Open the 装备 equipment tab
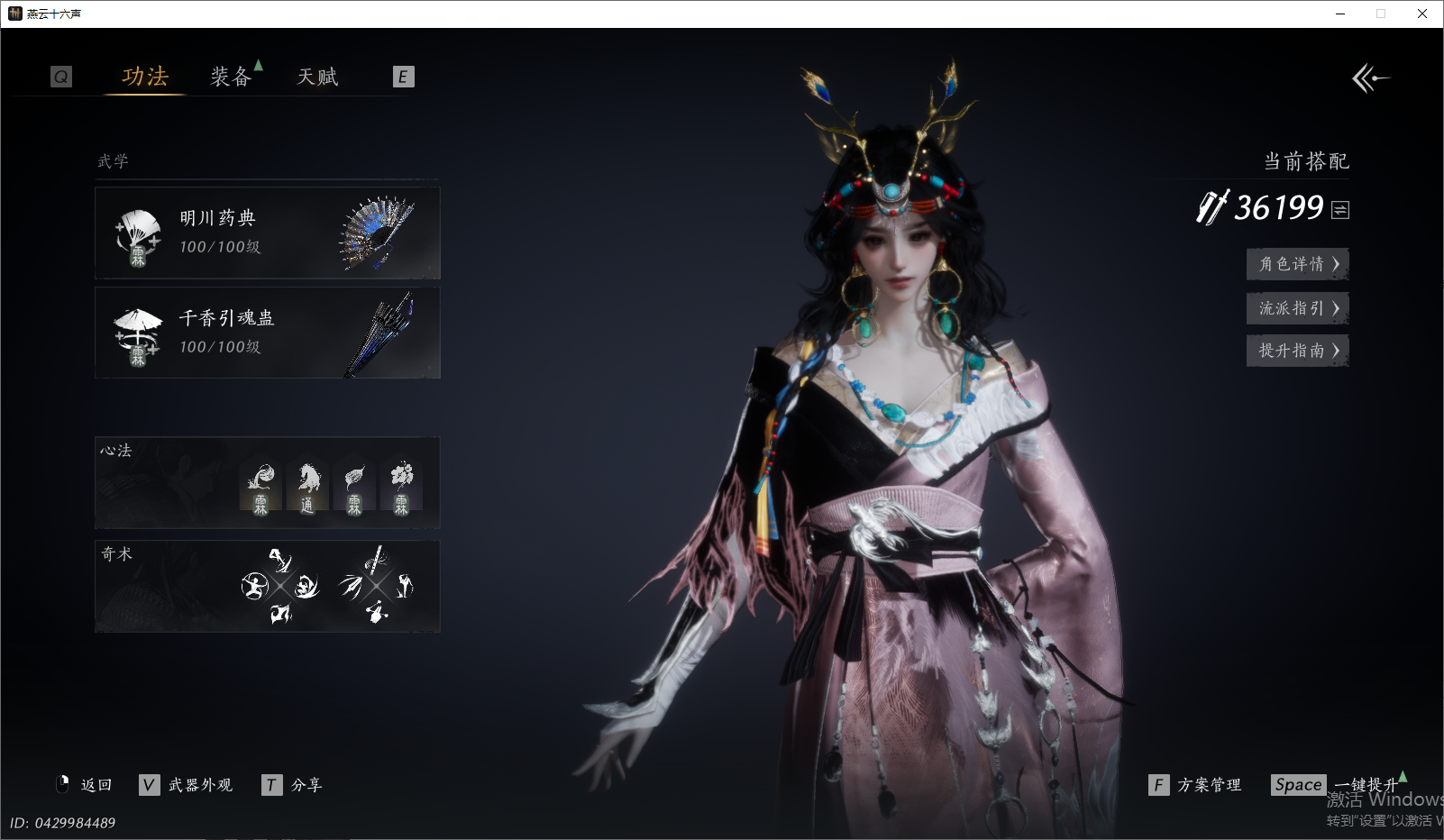Image resolution: width=1444 pixels, height=840 pixels. coord(231,77)
